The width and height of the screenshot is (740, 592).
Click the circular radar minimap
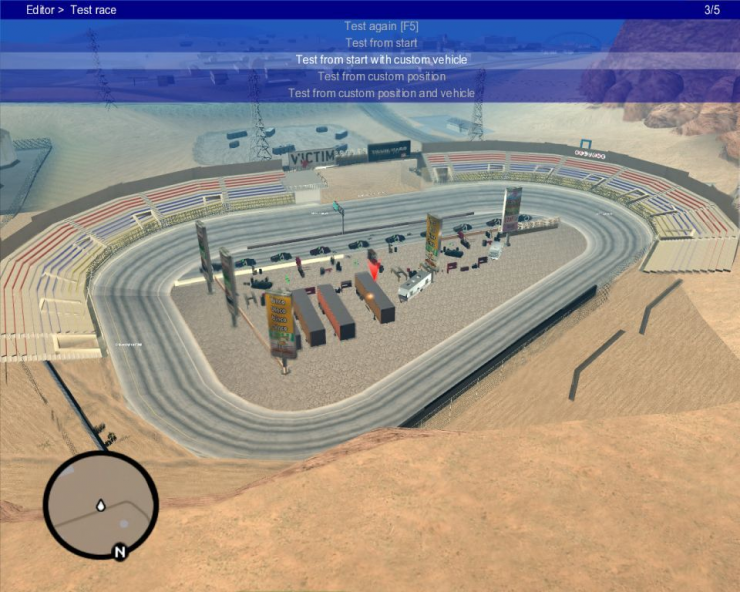pyautogui.click(x=101, y=504)
